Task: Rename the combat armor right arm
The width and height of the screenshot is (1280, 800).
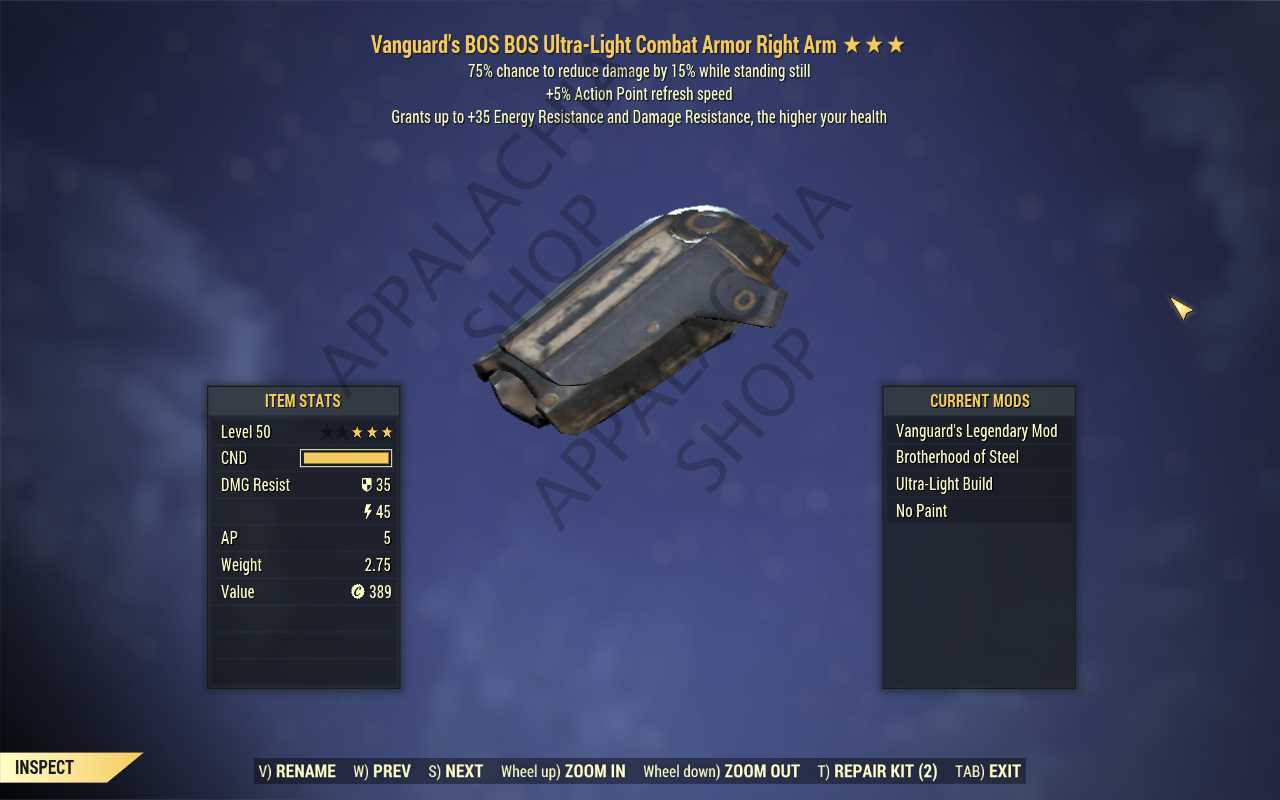Action: pos(297,771)
